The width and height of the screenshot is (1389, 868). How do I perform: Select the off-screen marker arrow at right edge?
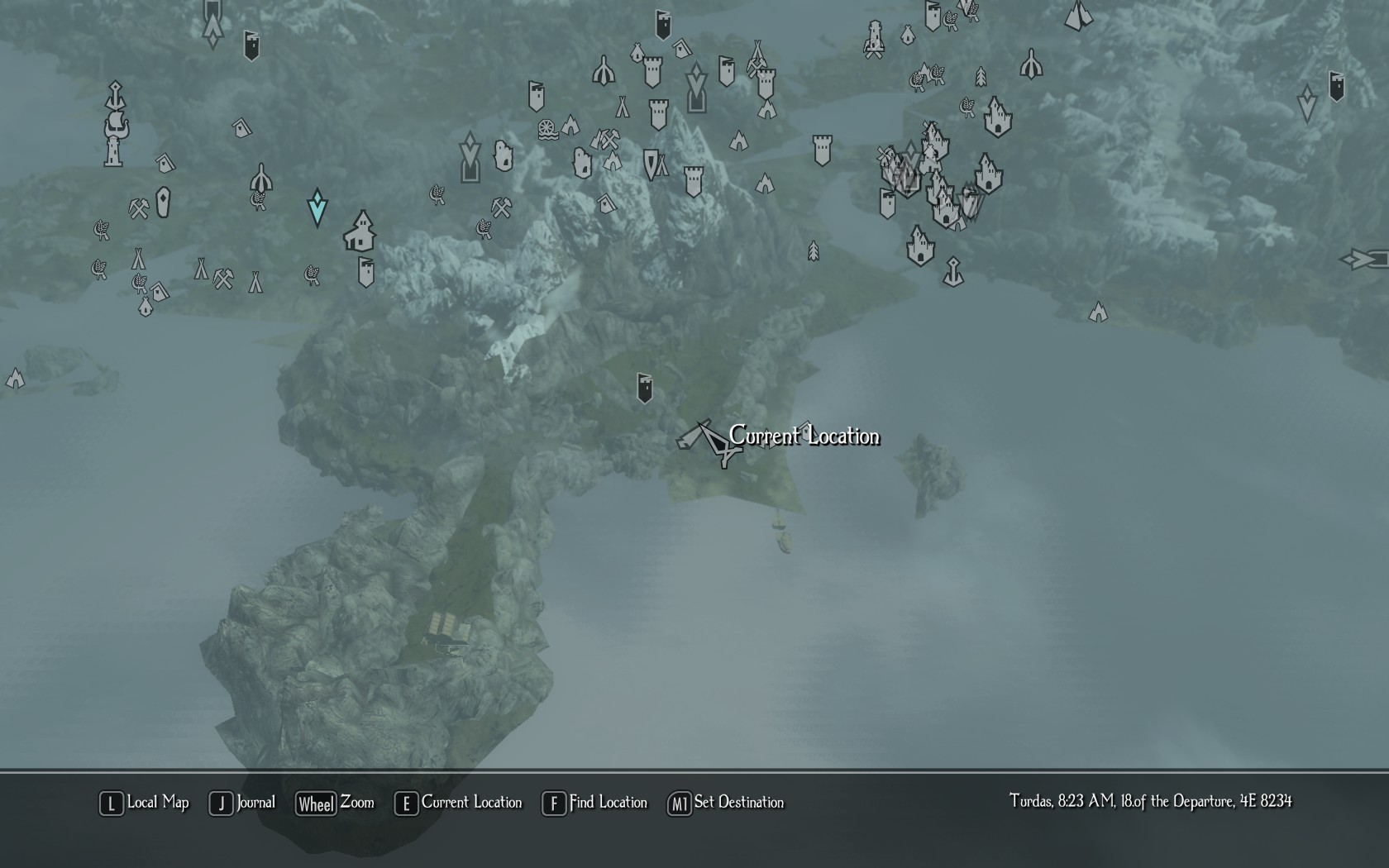click(x=1366, y=260)
